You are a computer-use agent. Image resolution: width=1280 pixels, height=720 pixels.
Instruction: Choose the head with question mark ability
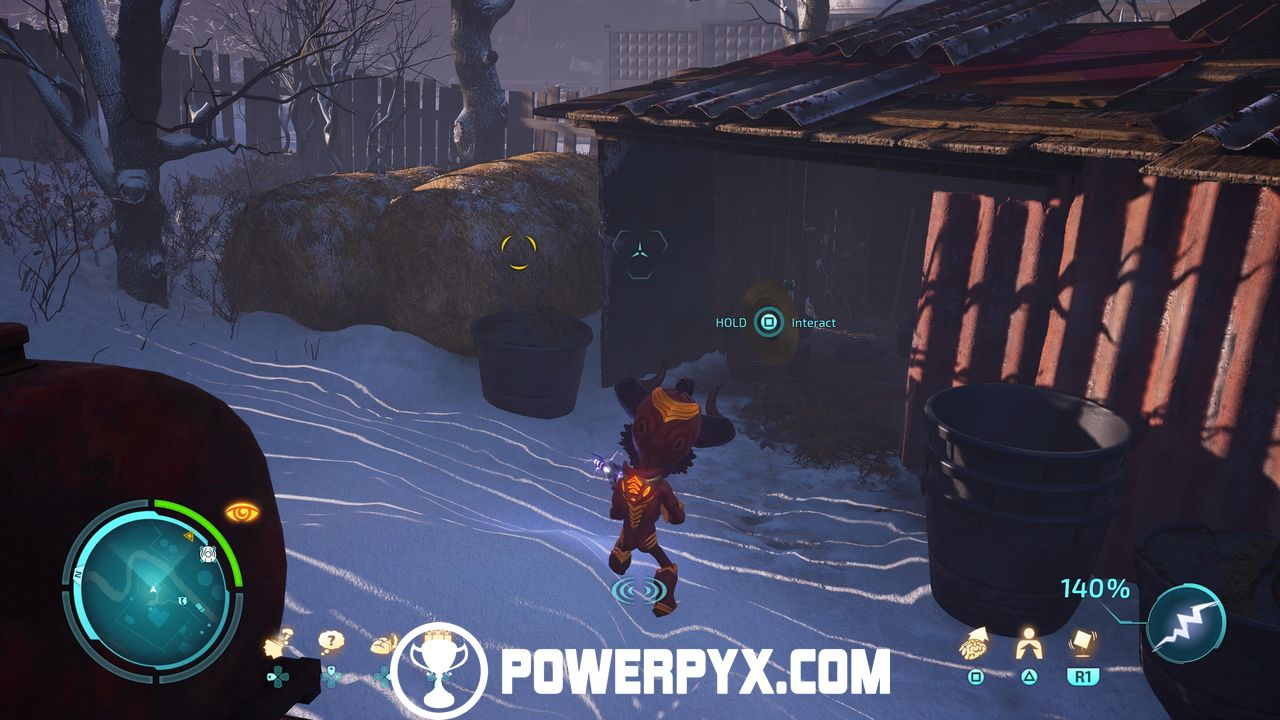click(279, 644)
